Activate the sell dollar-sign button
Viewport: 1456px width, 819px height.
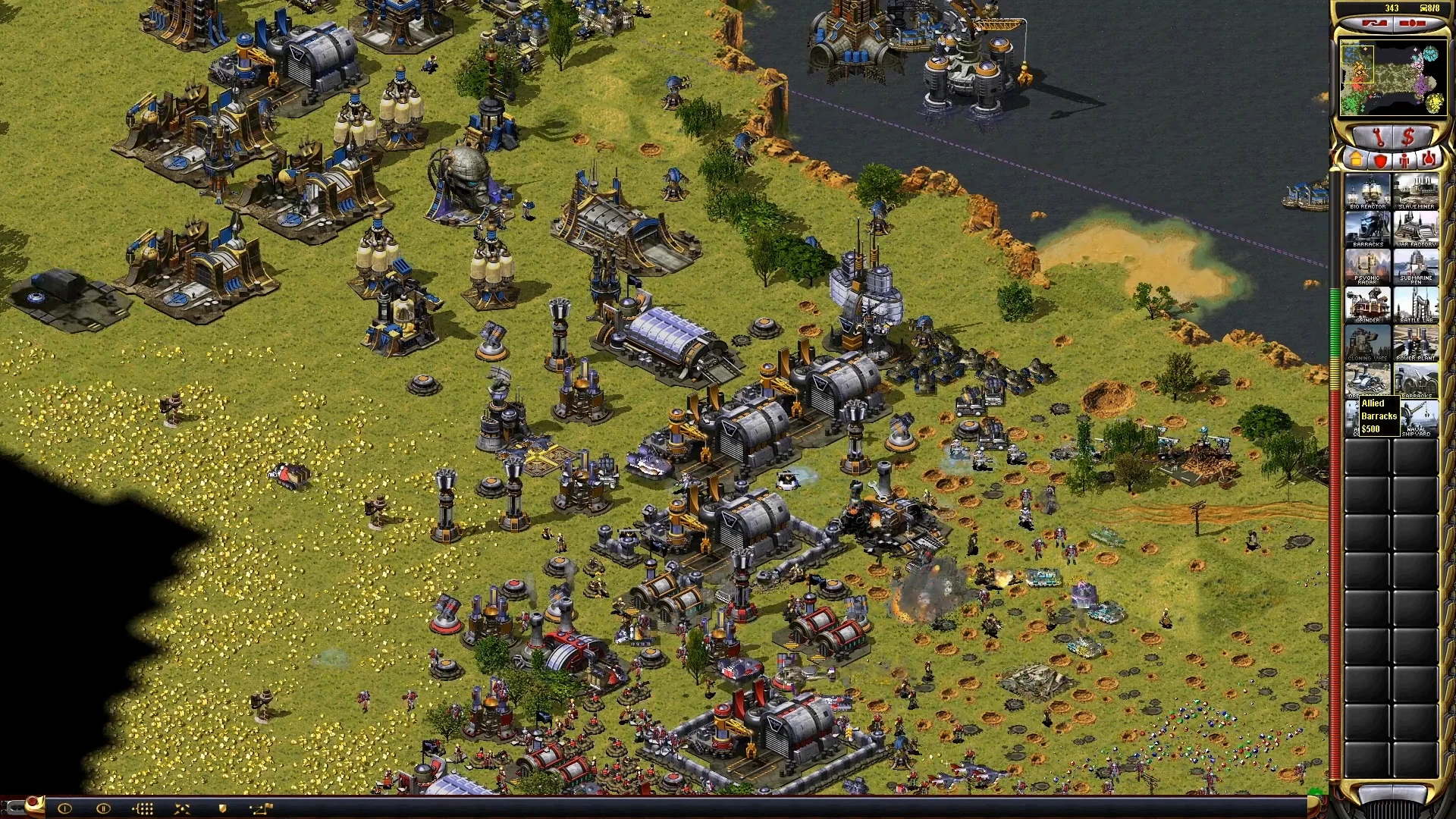click(x=1408, y=137)
